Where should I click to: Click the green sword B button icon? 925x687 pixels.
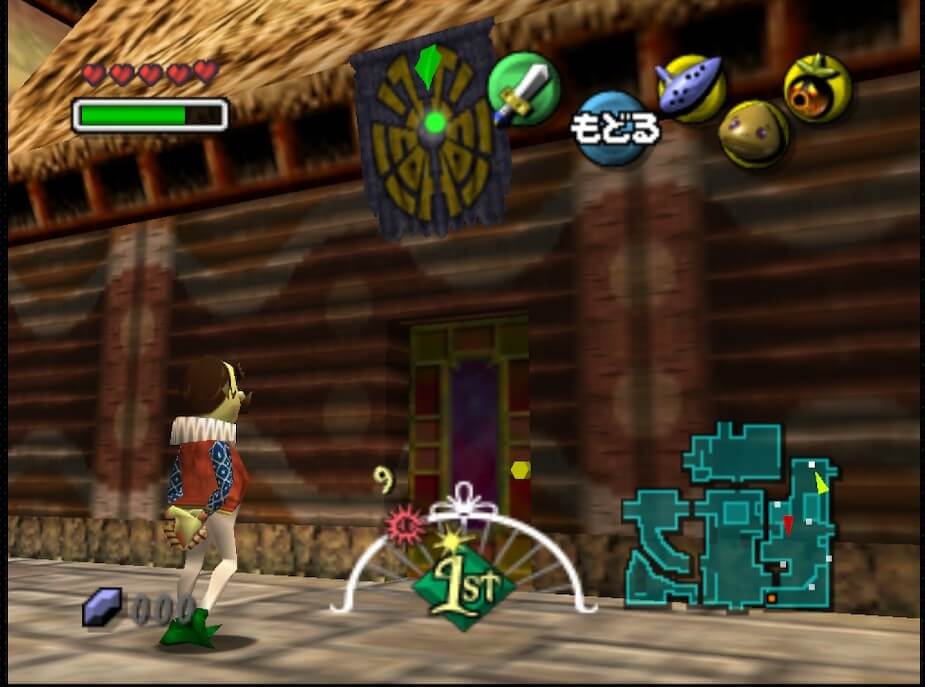[x=523, y=89]
